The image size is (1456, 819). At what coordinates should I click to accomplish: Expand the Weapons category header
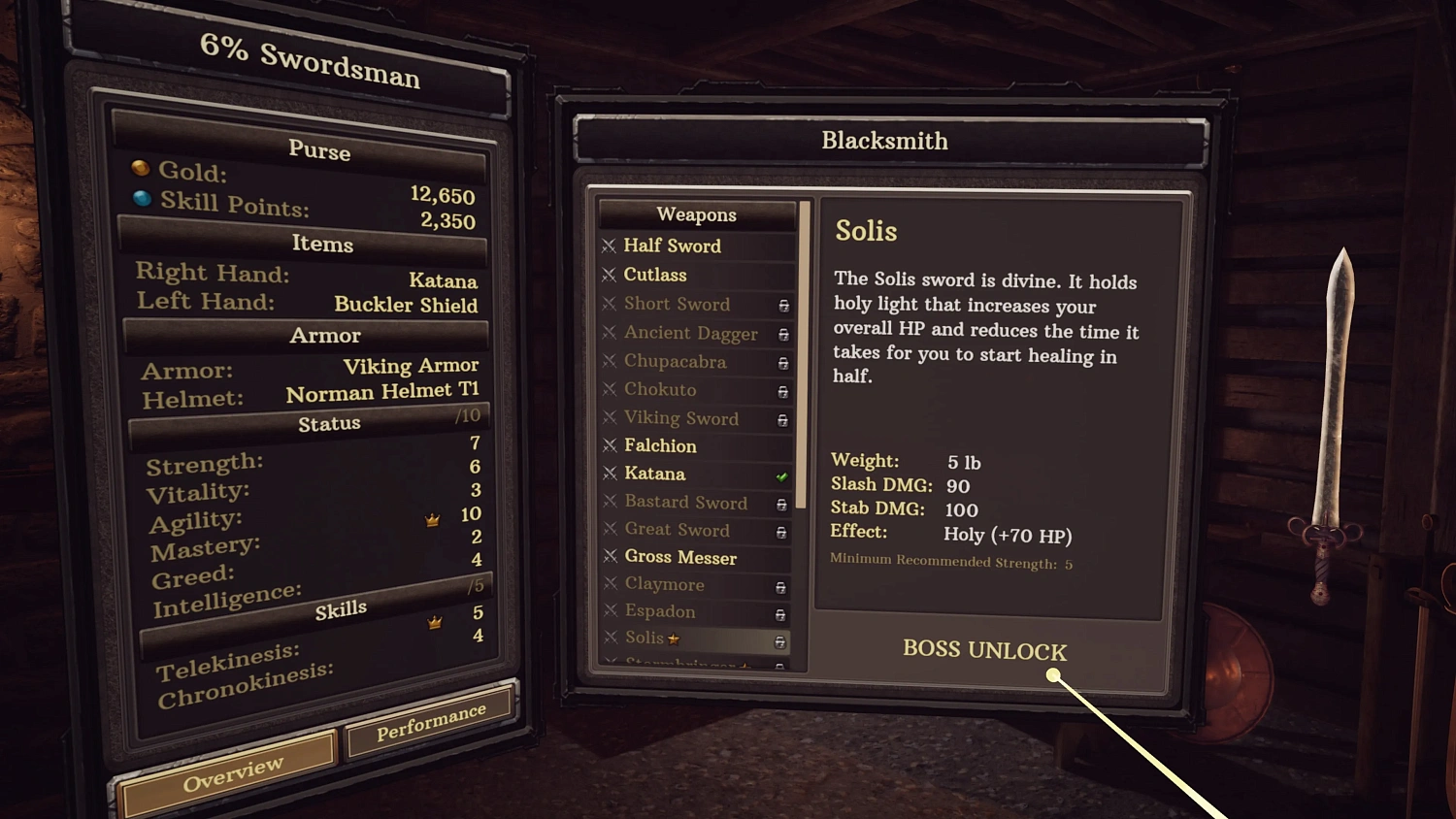click(696, 214)
